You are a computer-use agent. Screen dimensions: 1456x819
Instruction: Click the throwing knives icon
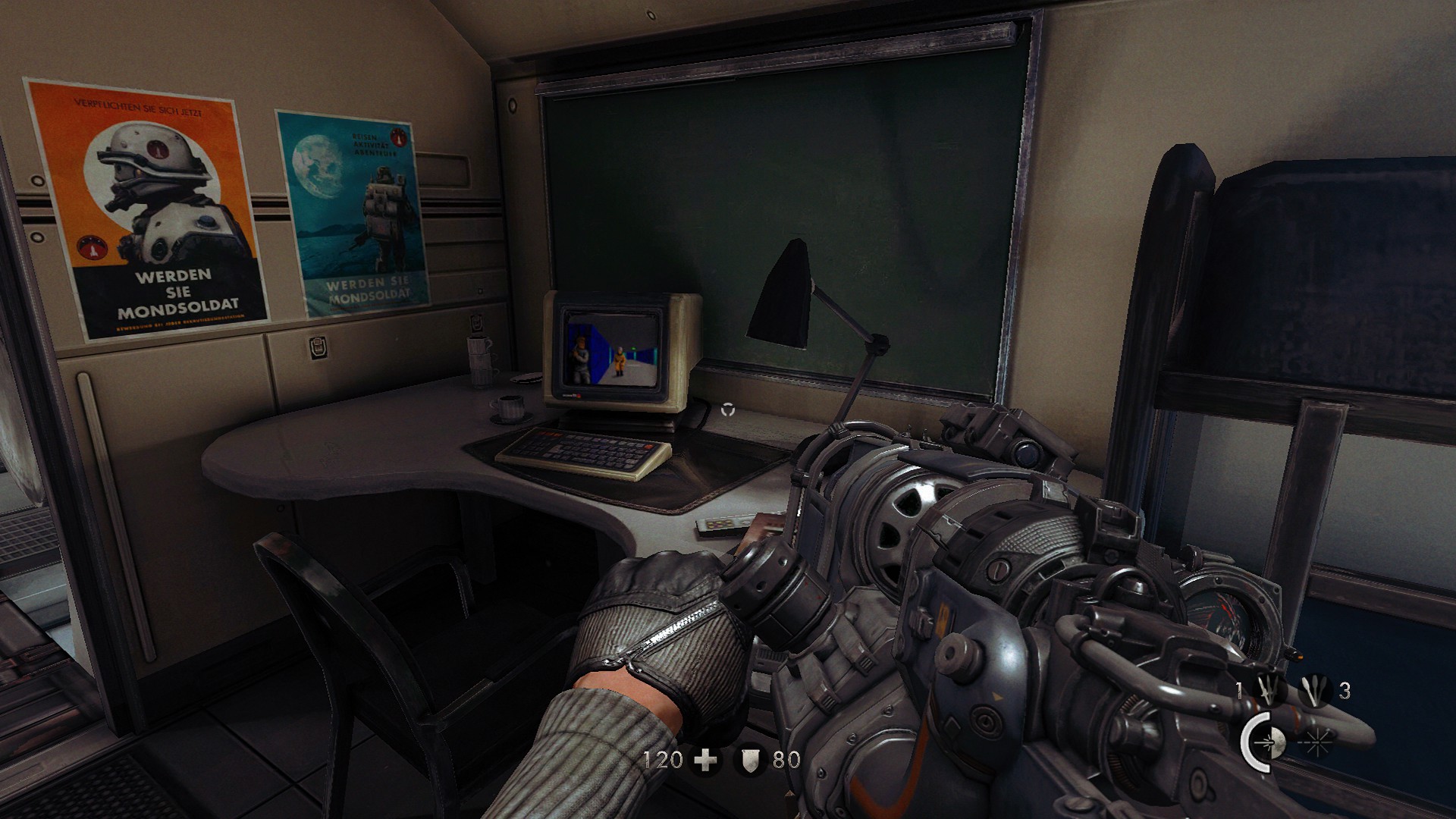click(1269, 692)
